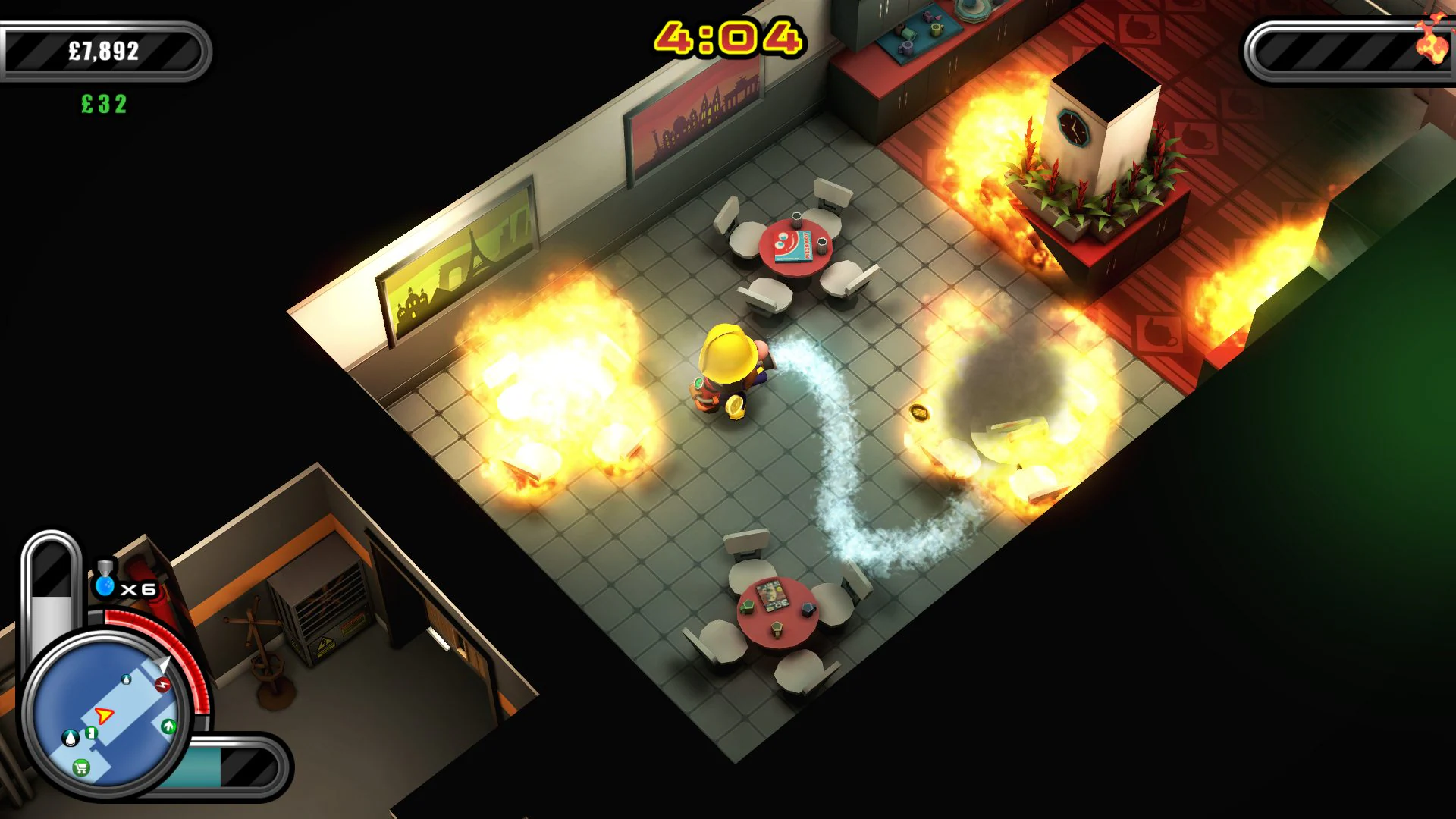
Task: Click the 4:04 countdown timer
Action: point(730,34)
